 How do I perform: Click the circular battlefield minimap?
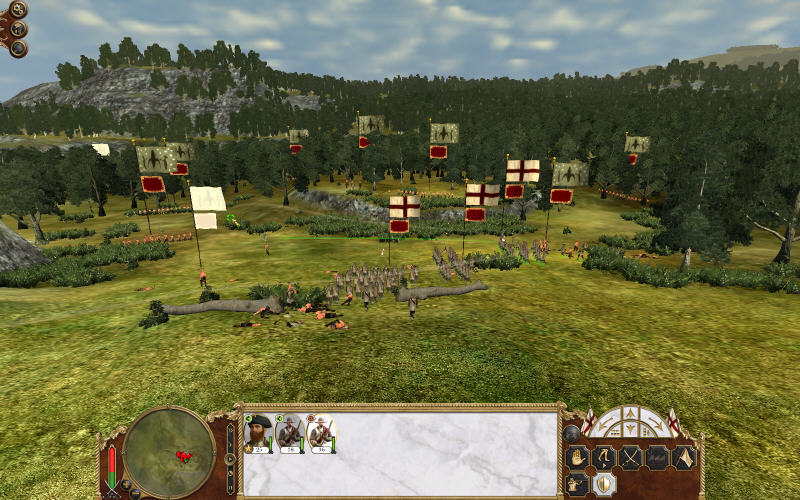click(169, 452)
